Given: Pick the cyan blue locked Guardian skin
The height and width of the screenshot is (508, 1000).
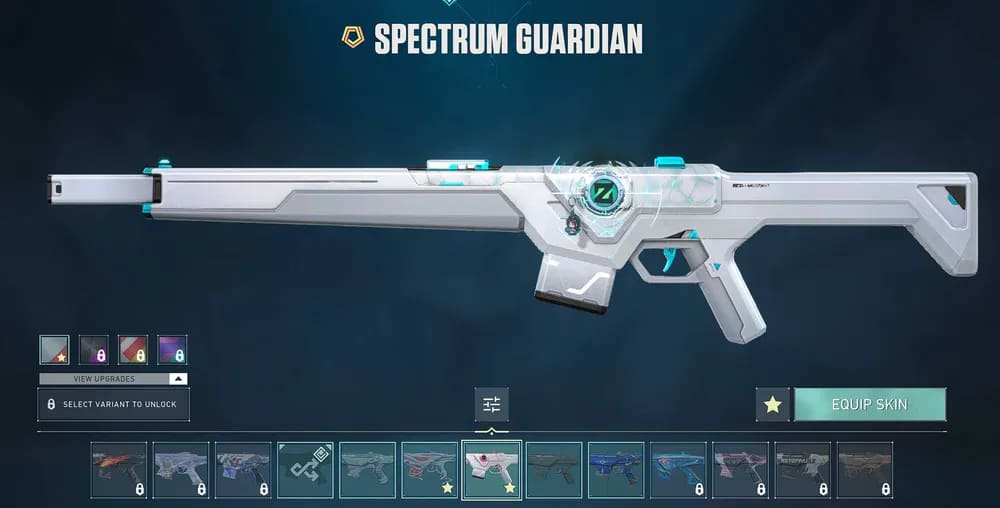Looking at the screenshot, I should pyautogui.click(x=678, y=469).
